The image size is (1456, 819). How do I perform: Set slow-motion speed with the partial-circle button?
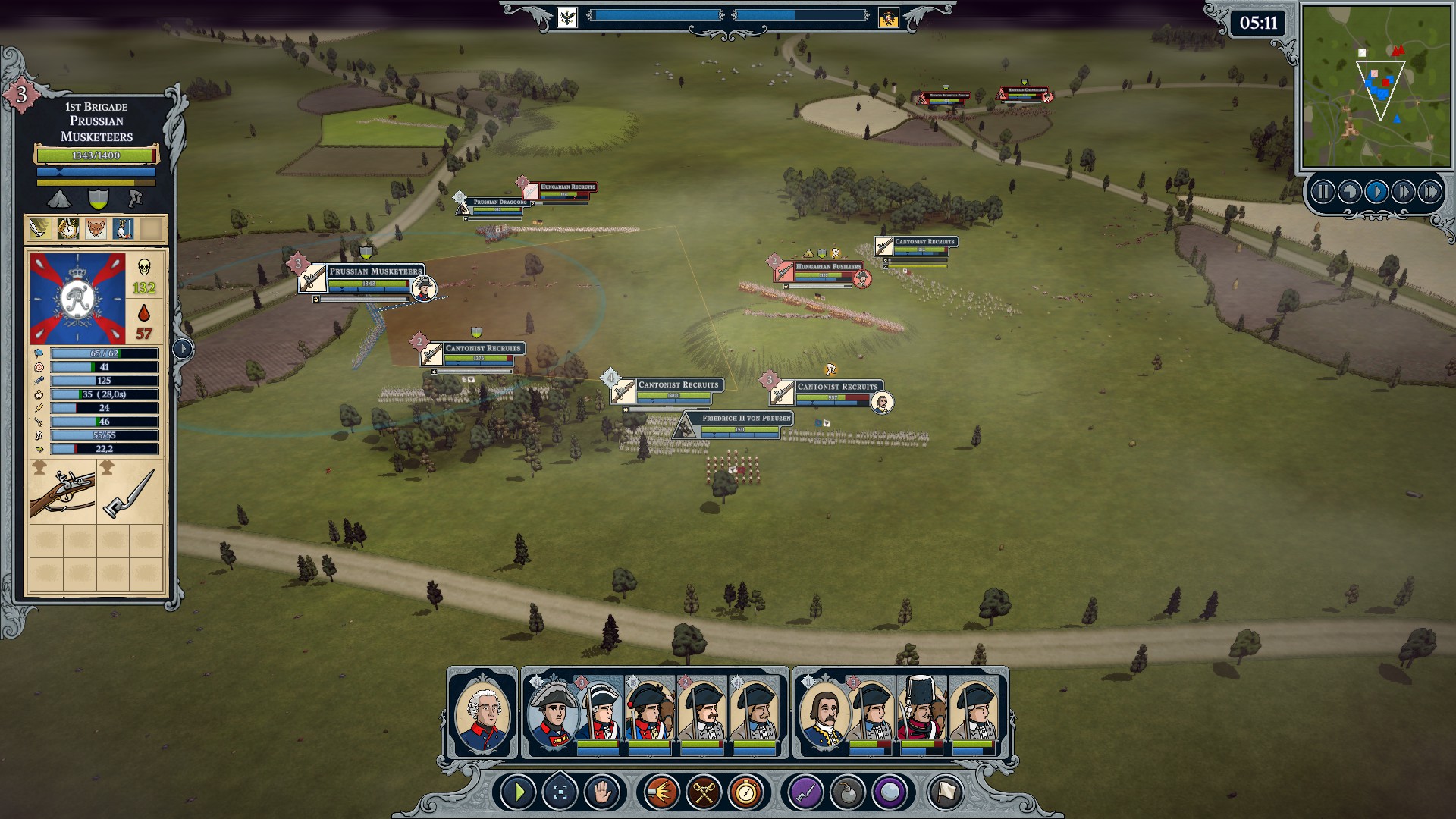pyautogui.click(x=1349, y=192)
